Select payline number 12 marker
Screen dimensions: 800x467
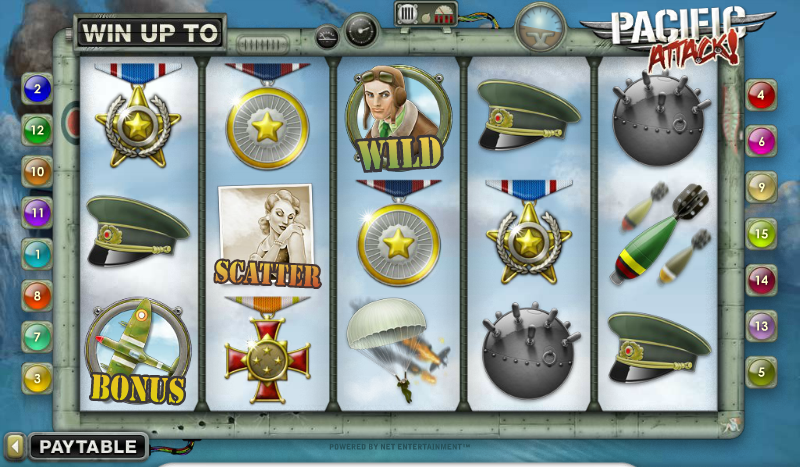coord(37,130)
